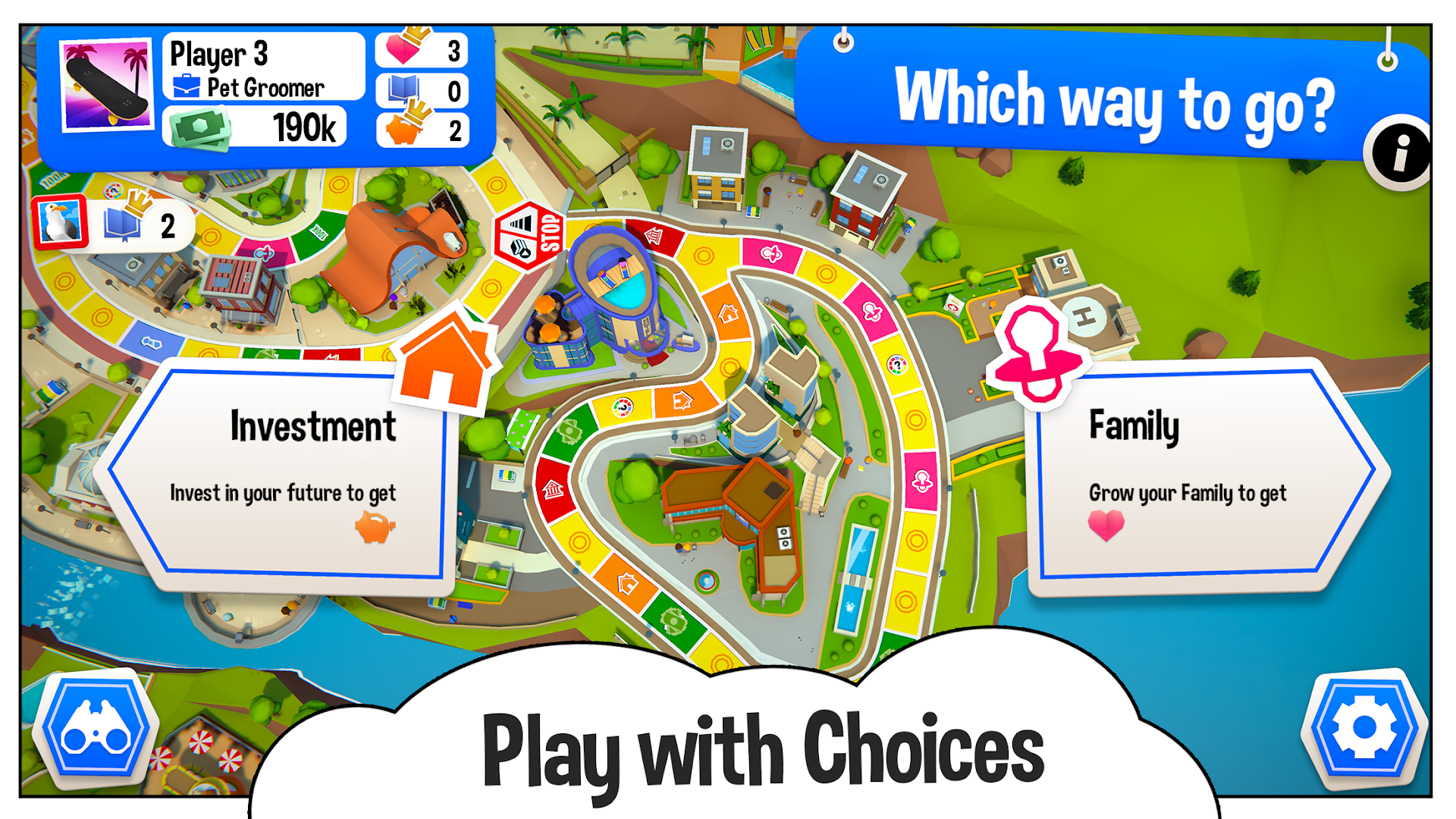Click the book counter showing 0
Image resolution: width=1456 pixels, height=819 pixels.
[422, 89]
